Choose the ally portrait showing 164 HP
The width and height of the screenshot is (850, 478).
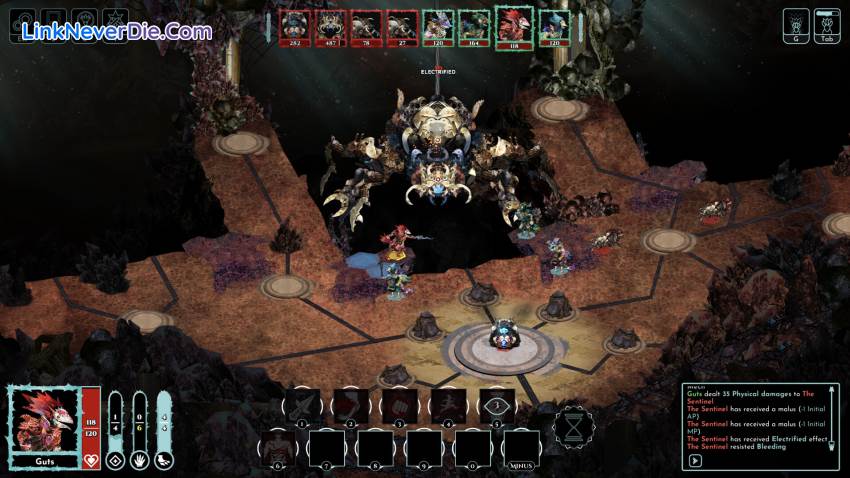pyautogui.click(x=473, y=27)
